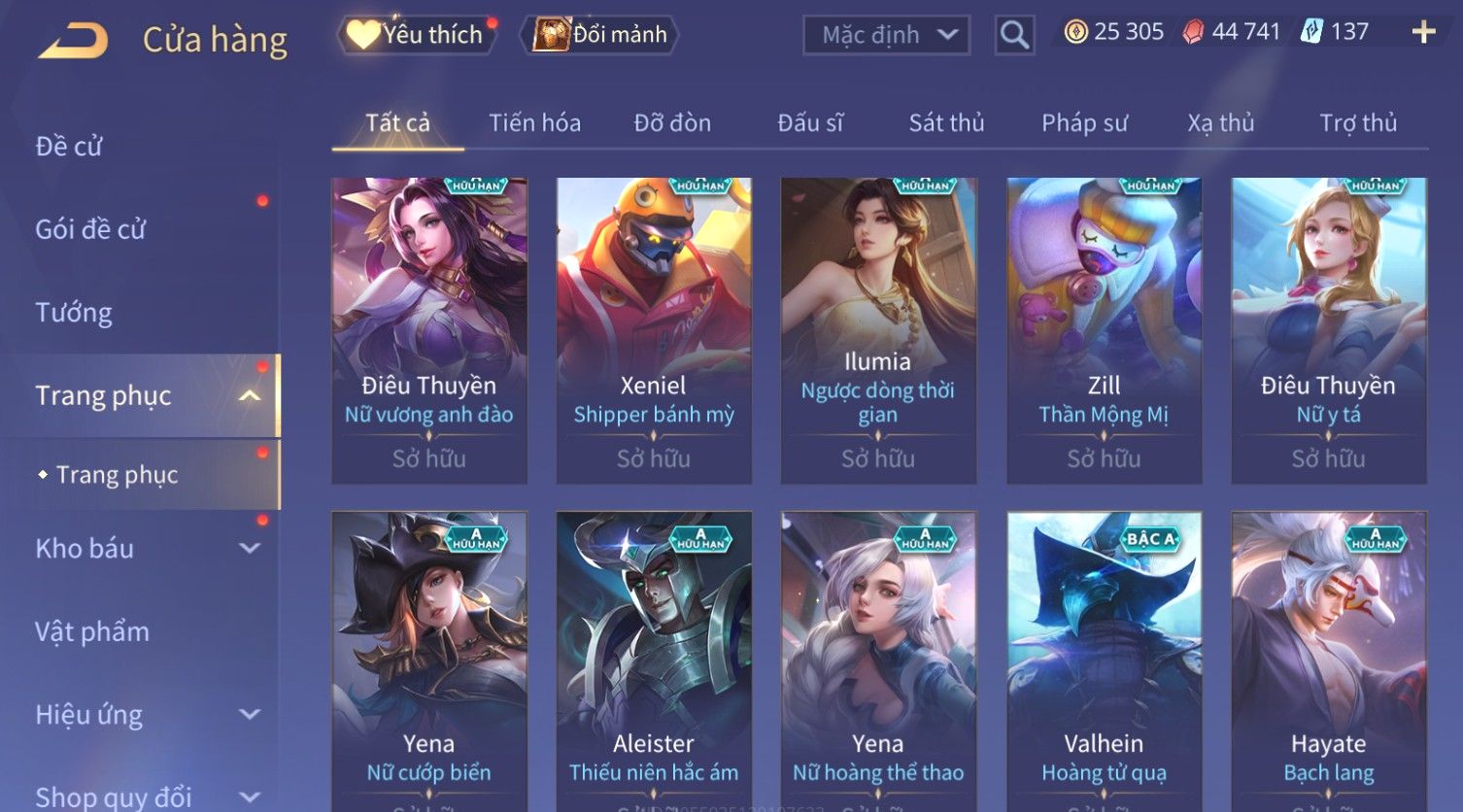1463x812 pixels.
Task: Open the Tướng heroes menu
Action: click(74, 313)
